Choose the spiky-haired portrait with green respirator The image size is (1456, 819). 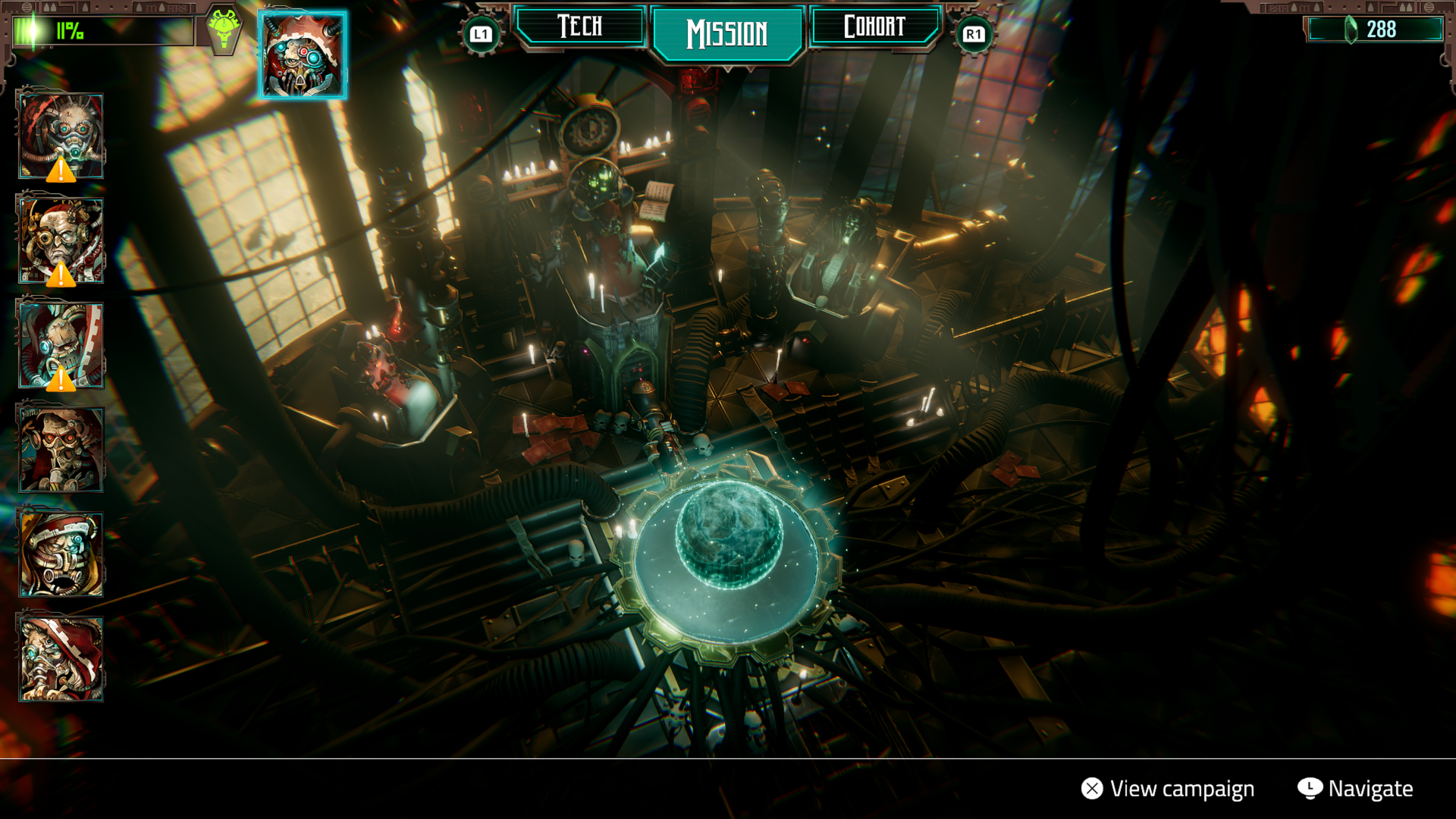point(61,136)
